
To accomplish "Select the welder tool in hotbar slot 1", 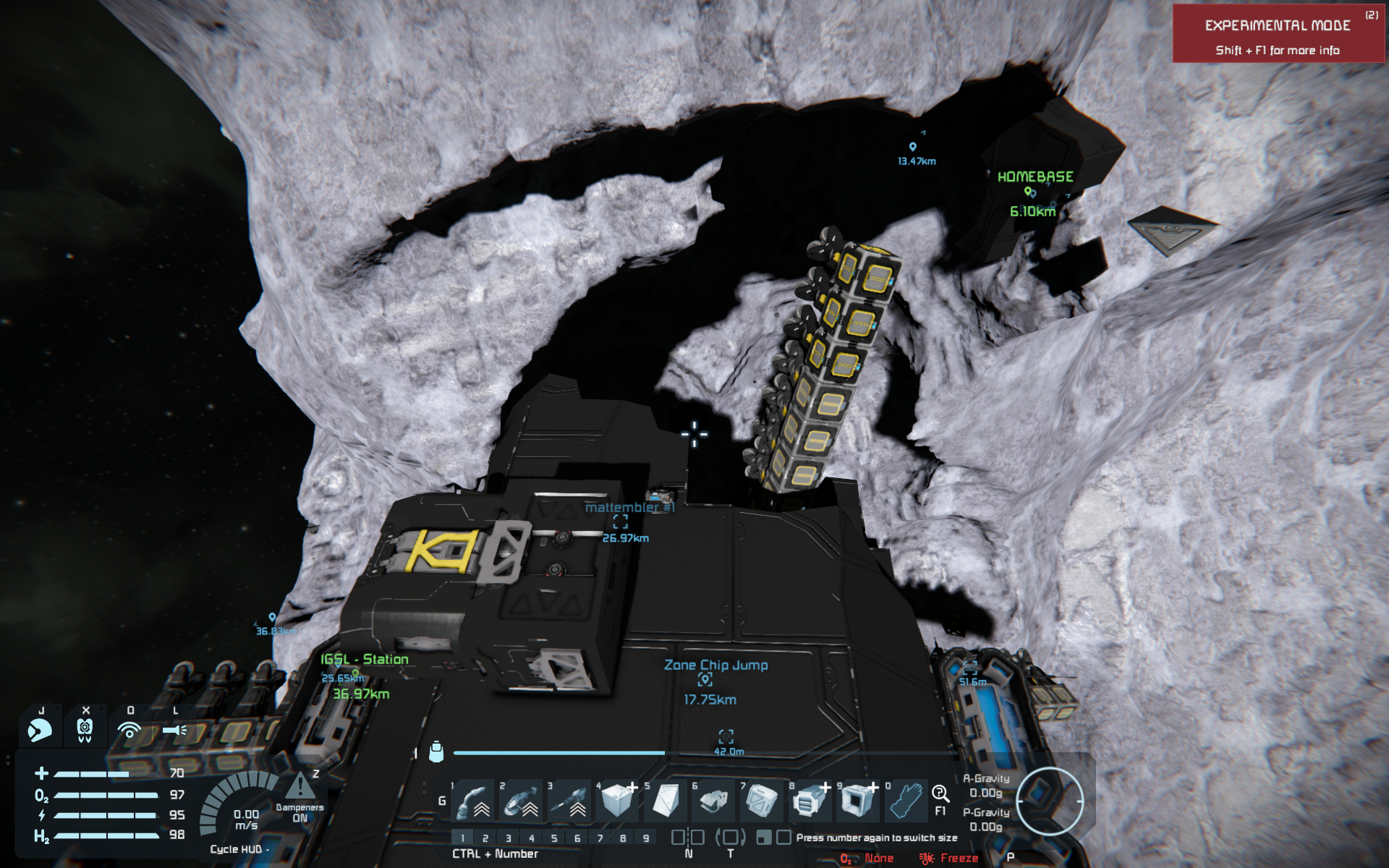I will (x=473, y=801).
